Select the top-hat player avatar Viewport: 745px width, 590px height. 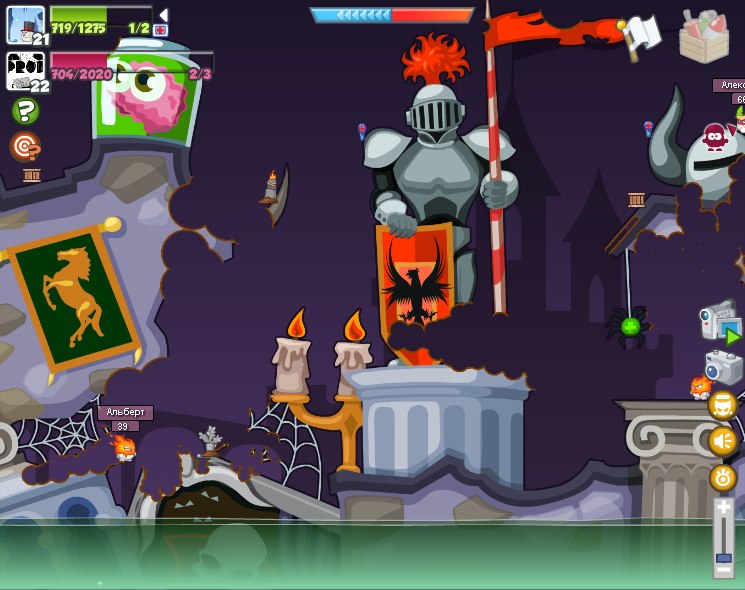[x=24, y=23]
